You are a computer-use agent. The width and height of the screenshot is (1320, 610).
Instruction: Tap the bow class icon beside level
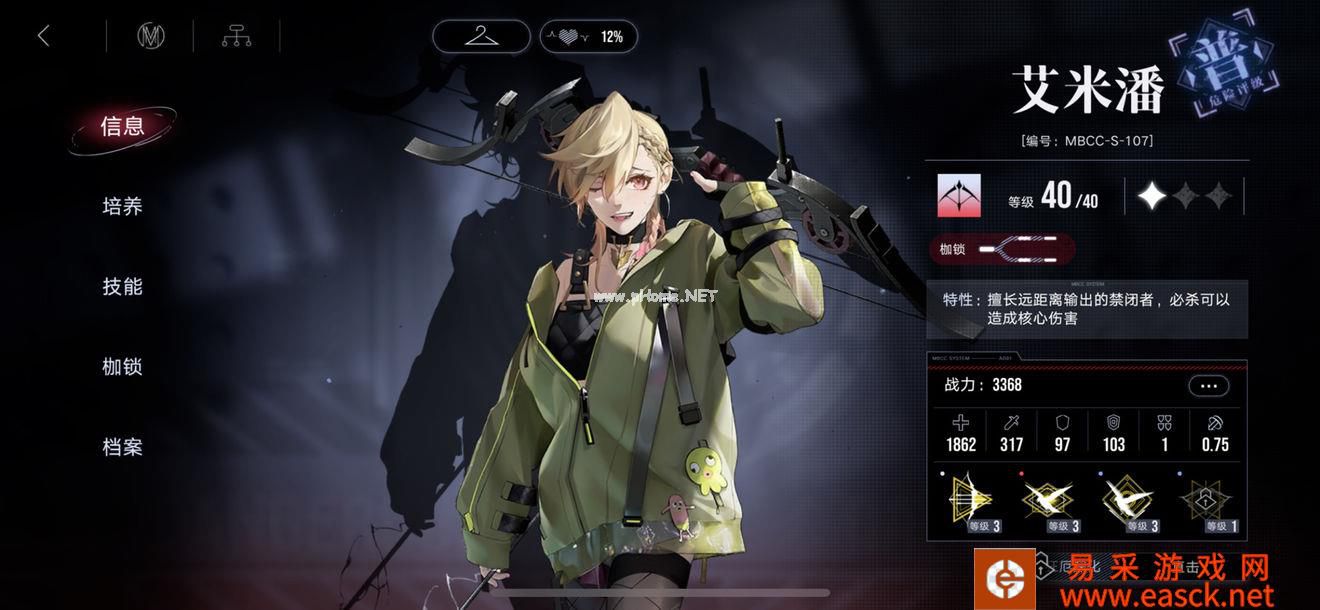958,196
